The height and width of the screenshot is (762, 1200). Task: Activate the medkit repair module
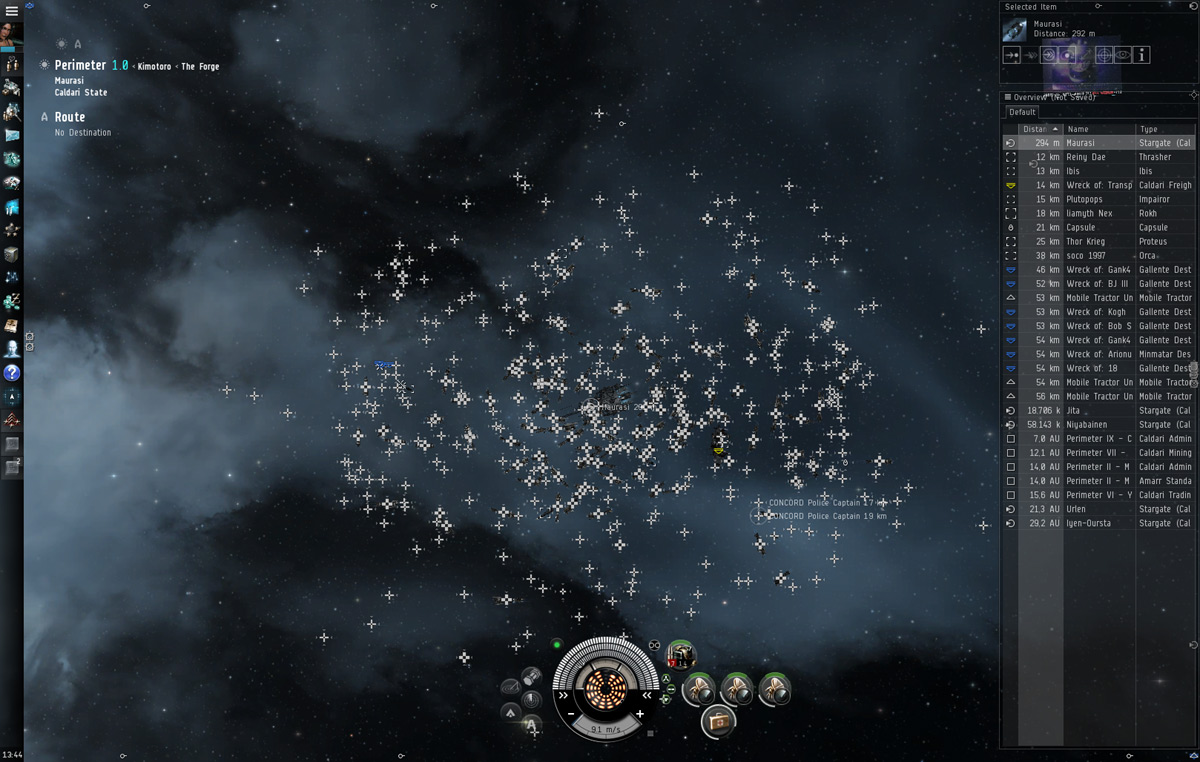[718, 720]
